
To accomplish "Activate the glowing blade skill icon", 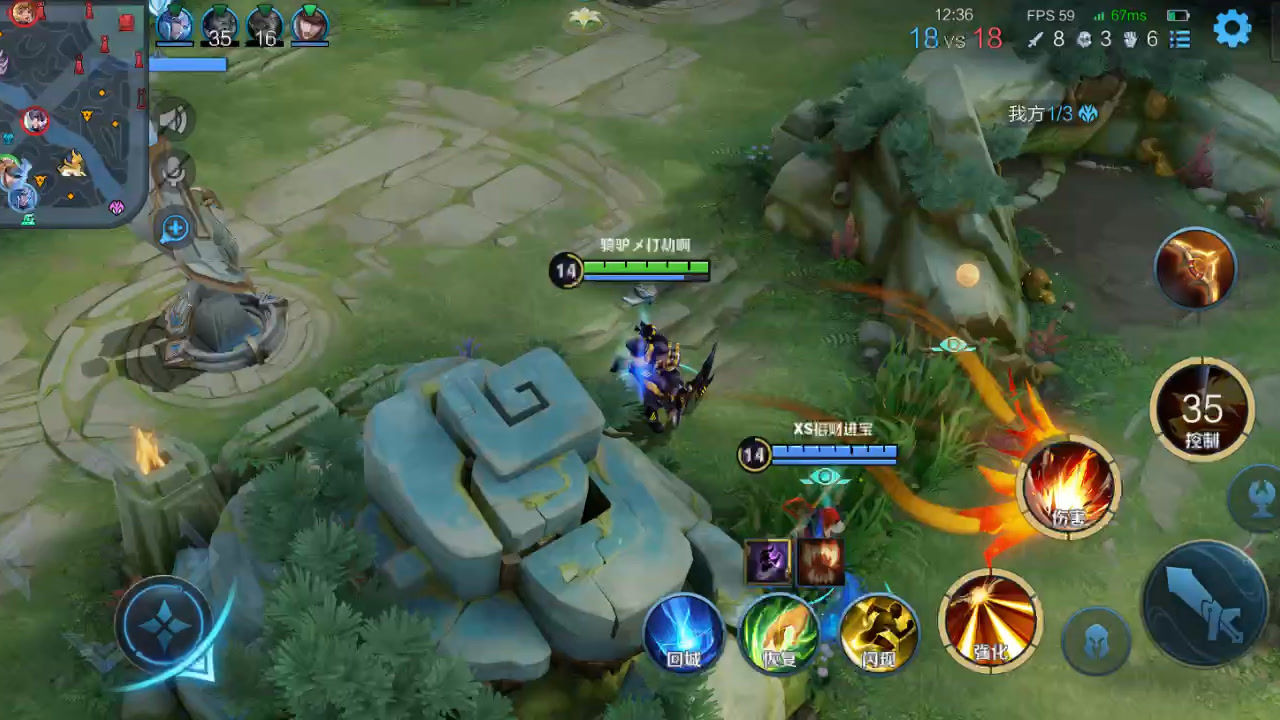I will [x=1195, y=267].
